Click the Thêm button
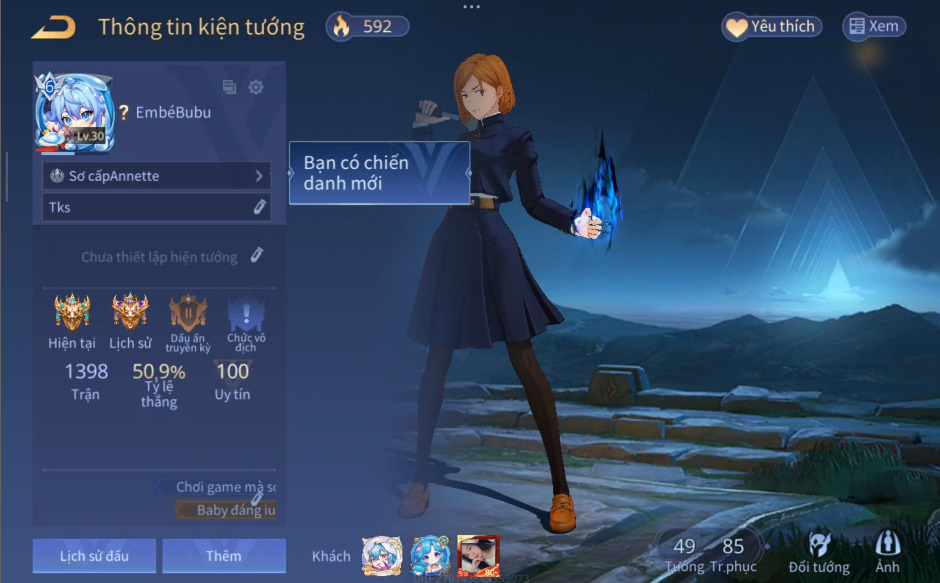Image resolution: width=940 pixels, height=583 pixels. tap(224, 556)
